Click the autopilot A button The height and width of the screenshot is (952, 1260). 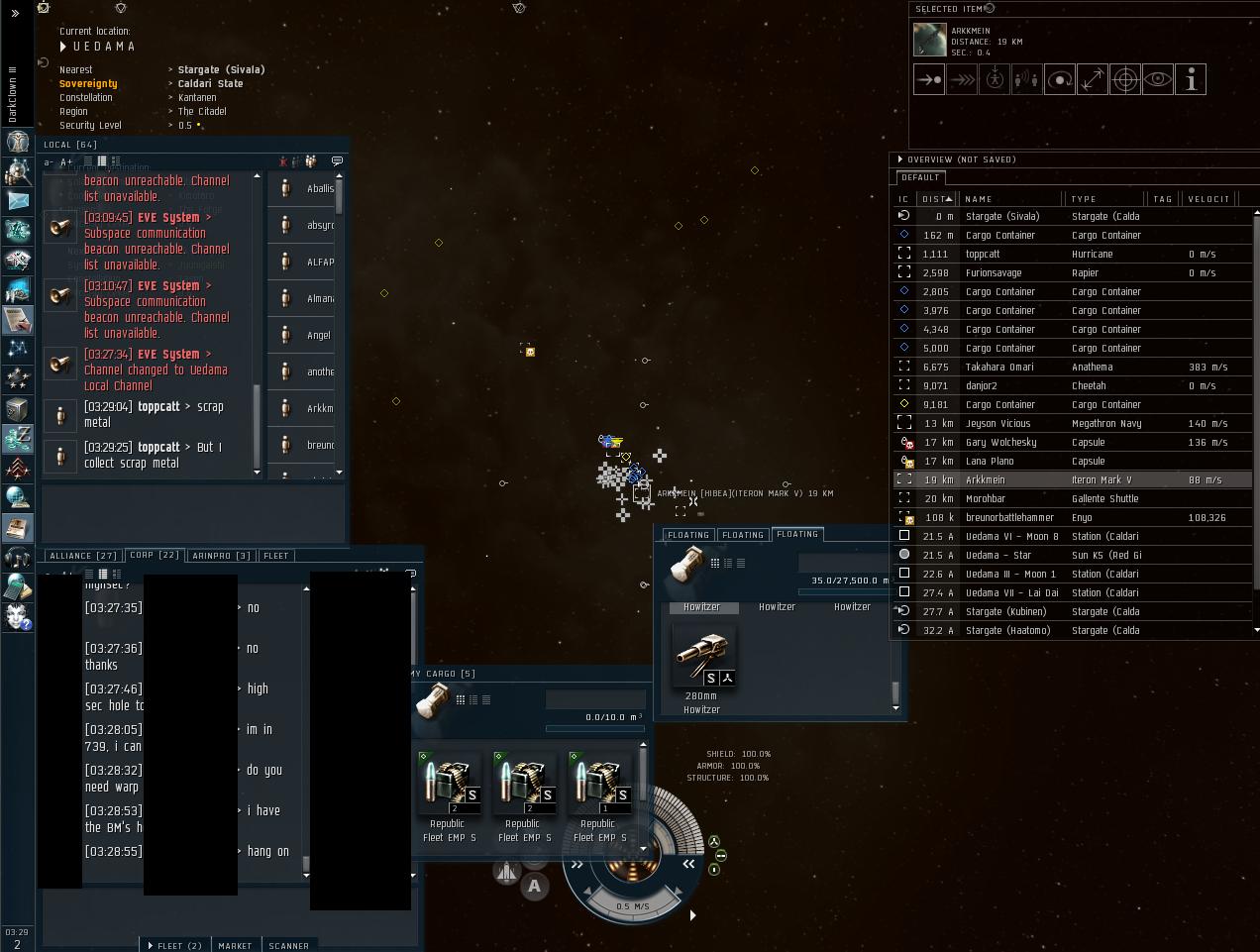click(535, 886)
